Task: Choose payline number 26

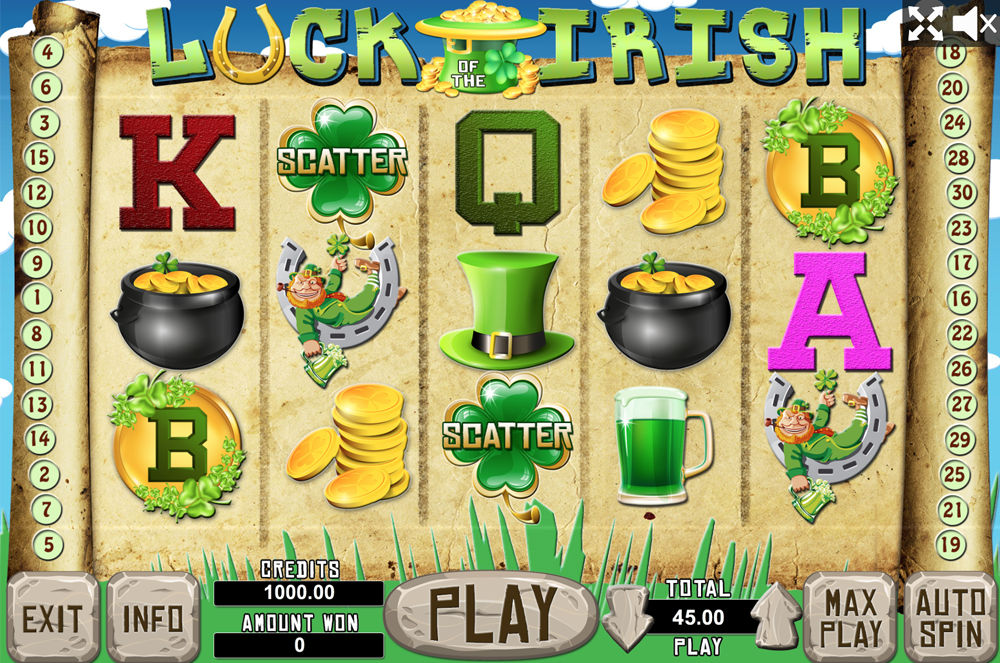Action: click(x=961, y=370)
